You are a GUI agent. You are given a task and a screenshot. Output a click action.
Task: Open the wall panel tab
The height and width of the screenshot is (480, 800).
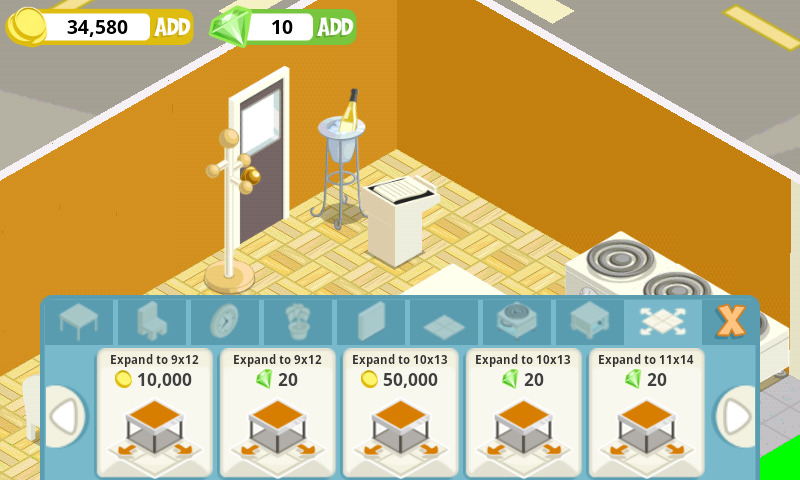click(x=371, y=322)
